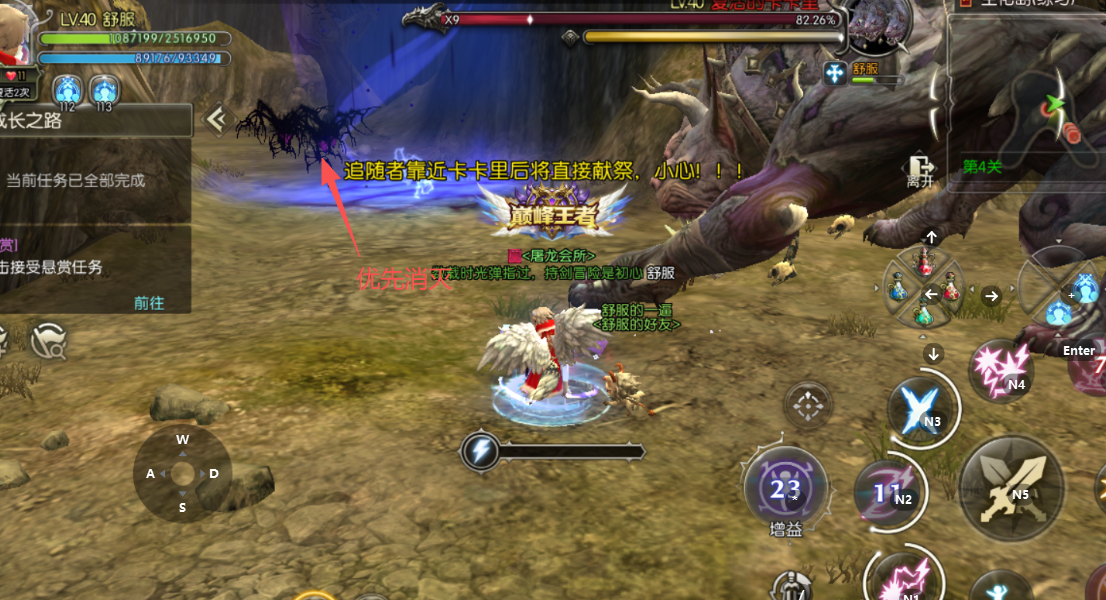Collapse the quest panel with the double-arrow
Image resolution: width=1106 pixels, height=600 pixels.
[x=215, y=120]
